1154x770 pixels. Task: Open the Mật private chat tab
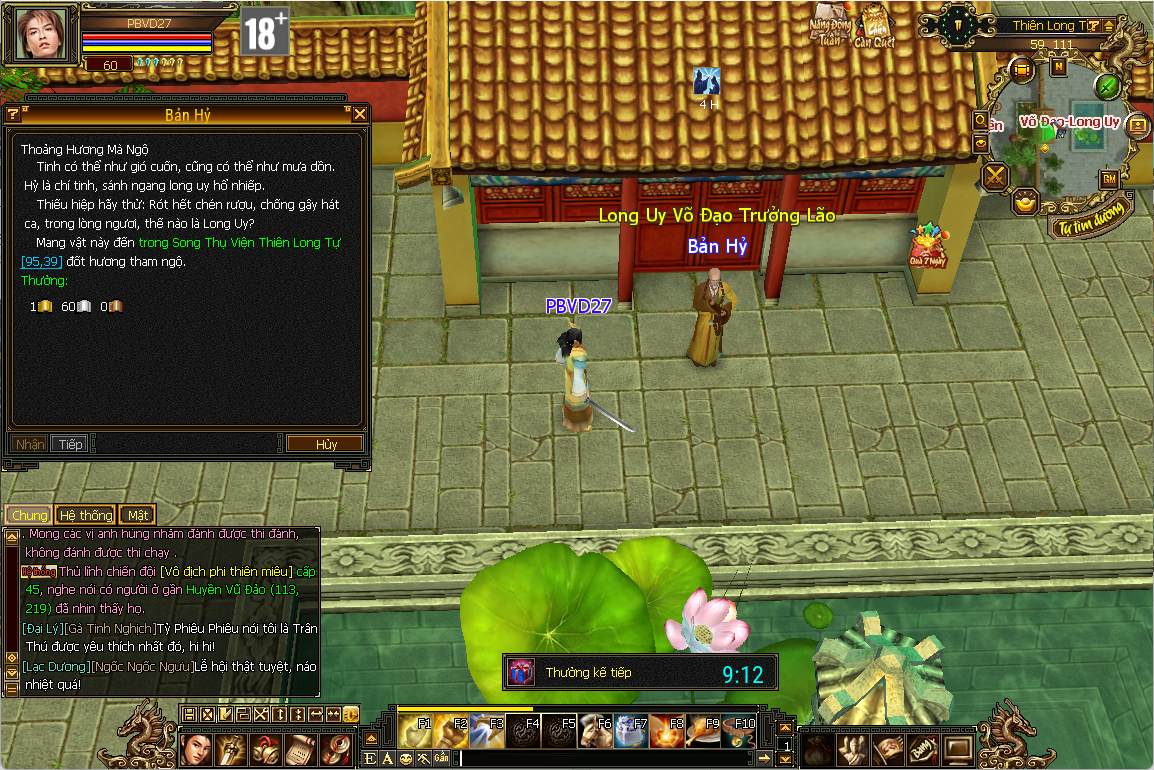(x=138, y=515)
